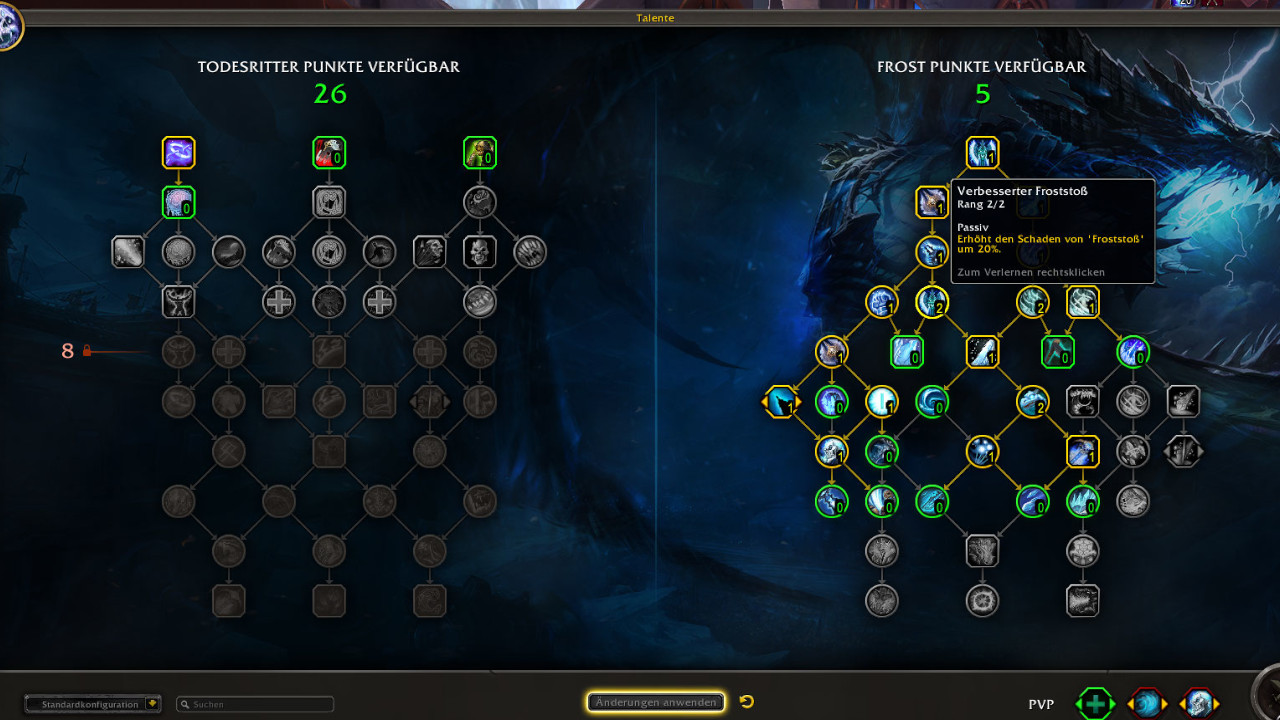Apply changes with 'Änderungen anwenden' button

click(656, 702)
